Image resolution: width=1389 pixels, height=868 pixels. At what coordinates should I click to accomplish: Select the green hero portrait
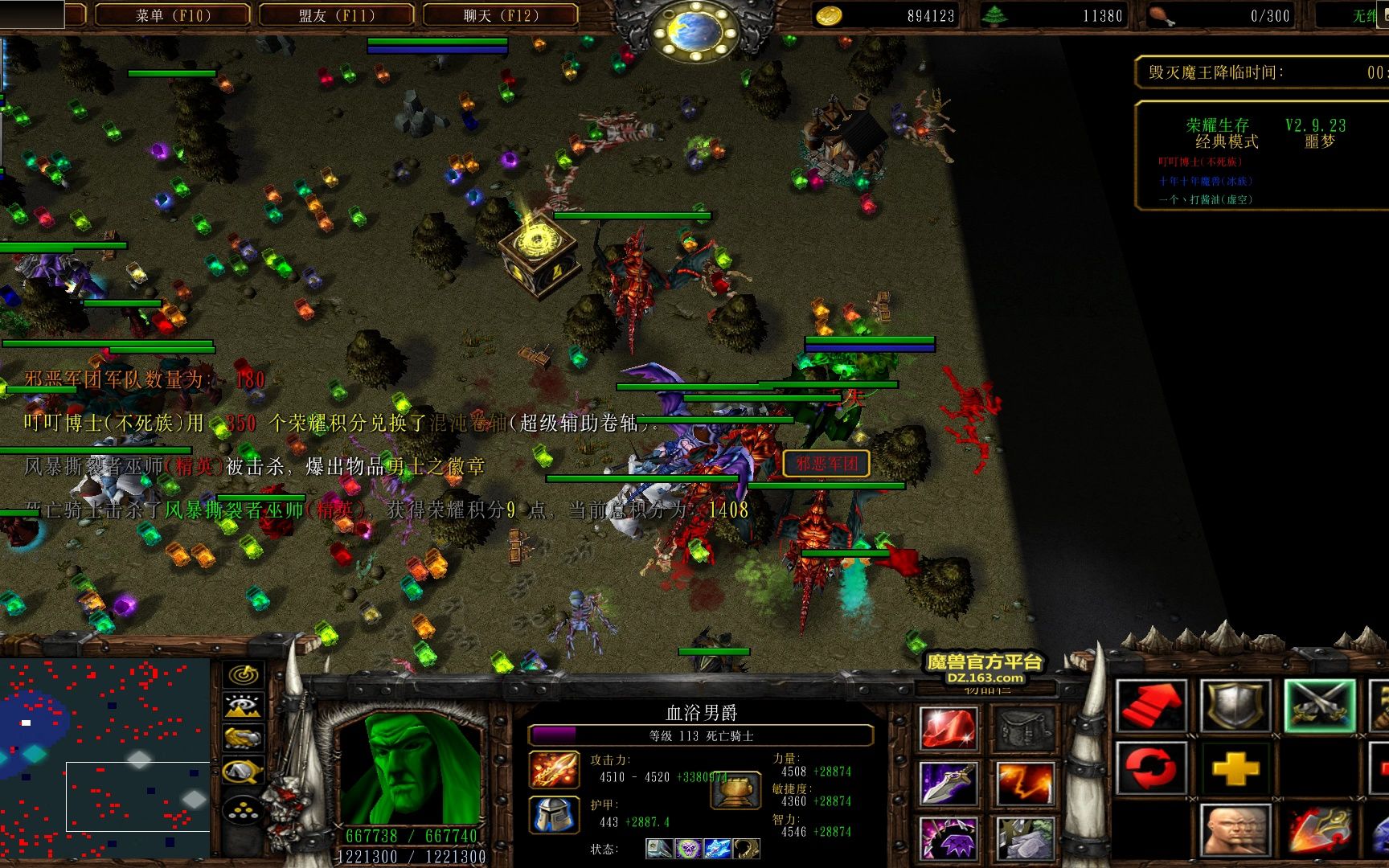410,768
